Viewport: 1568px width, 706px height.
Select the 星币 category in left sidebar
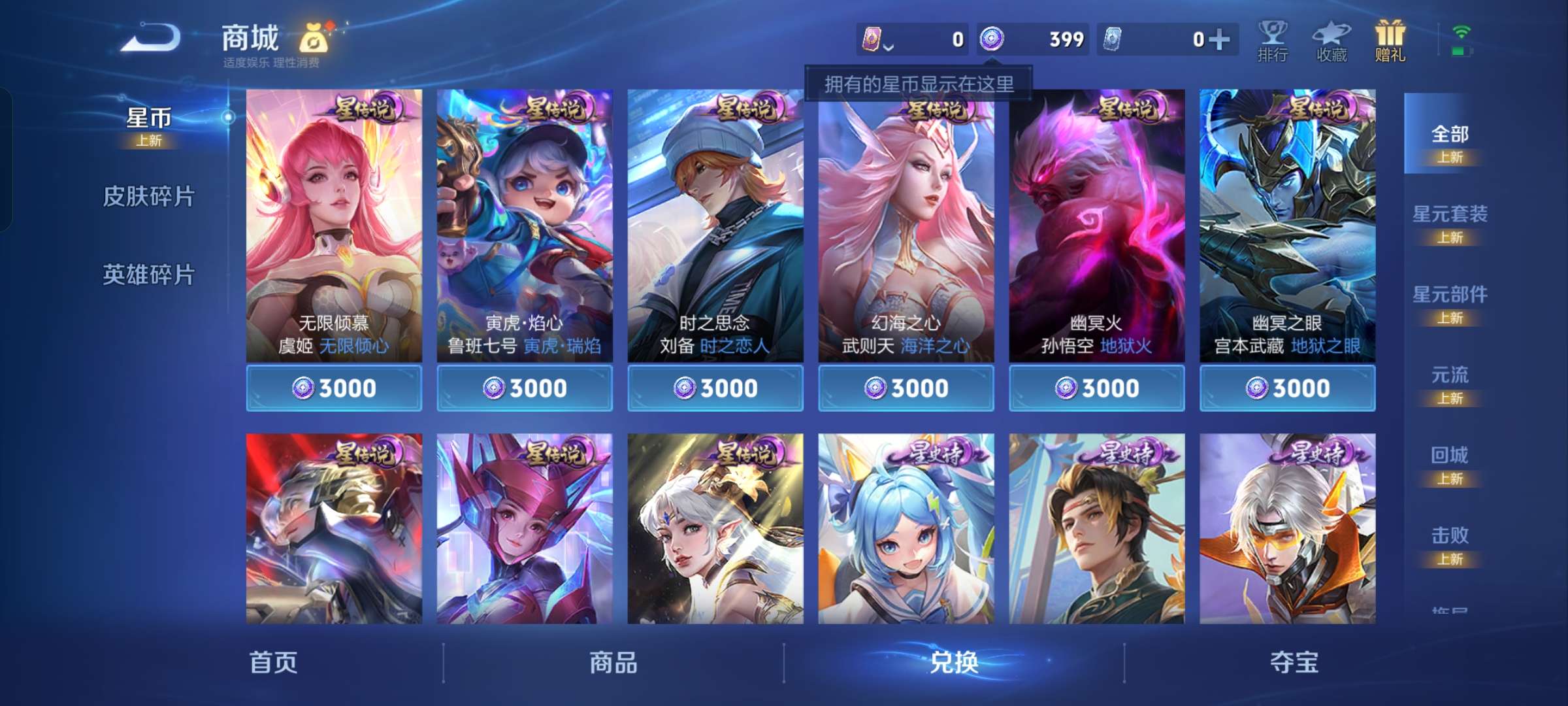tap(149, 118)
